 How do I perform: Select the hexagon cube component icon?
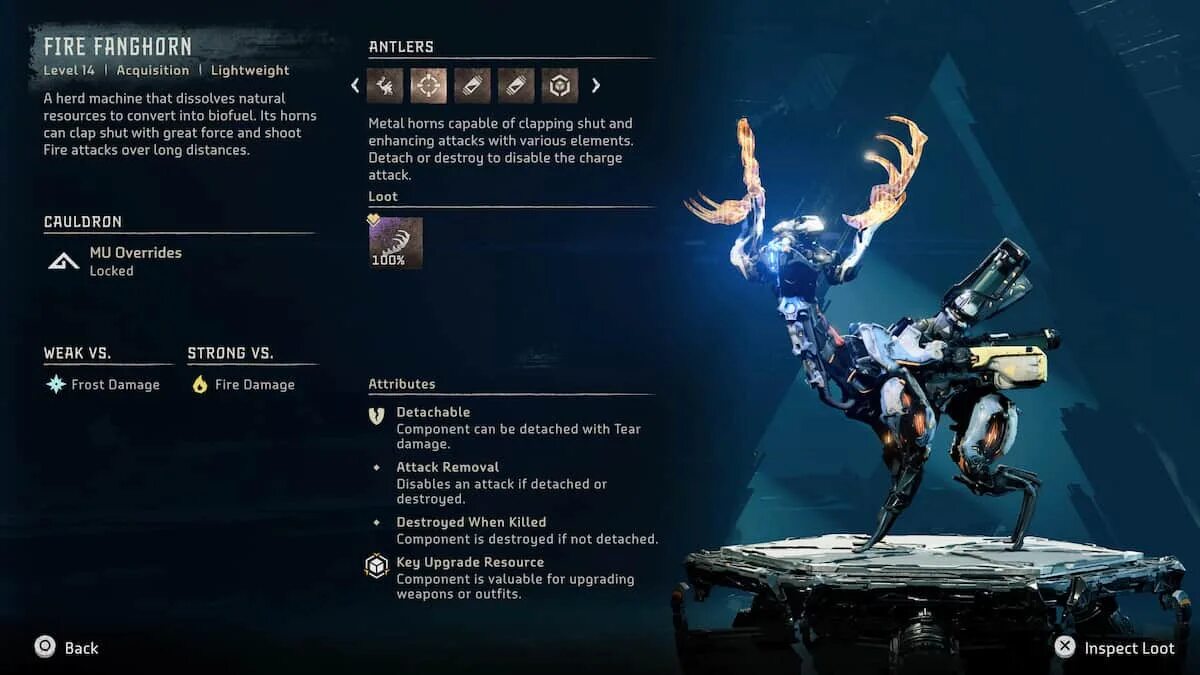tap(560, 86)
